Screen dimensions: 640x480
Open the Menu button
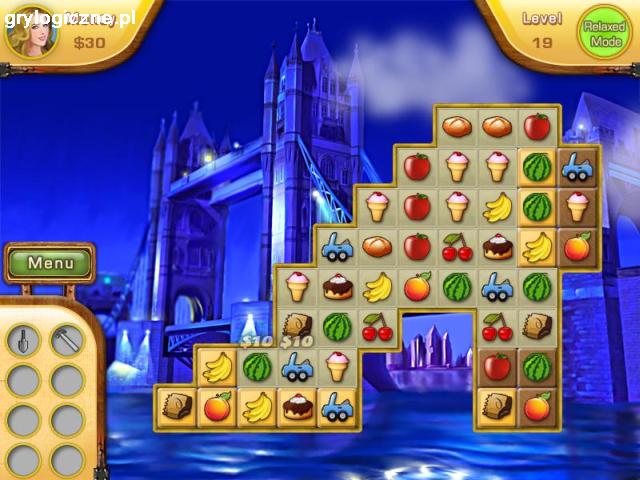tap(49, 264)
